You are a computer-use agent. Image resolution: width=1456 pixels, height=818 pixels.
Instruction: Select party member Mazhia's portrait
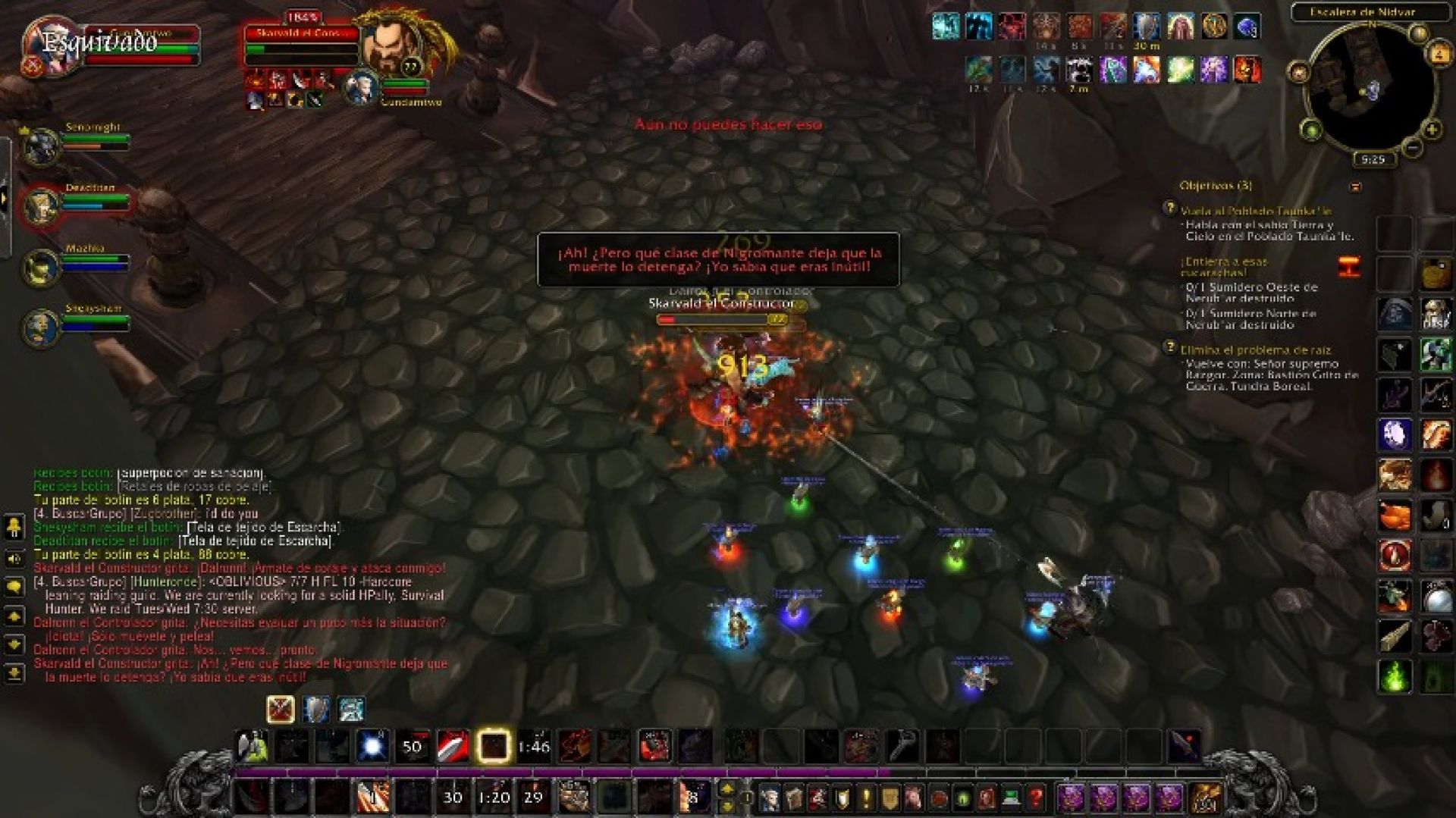tap(42, 267)
